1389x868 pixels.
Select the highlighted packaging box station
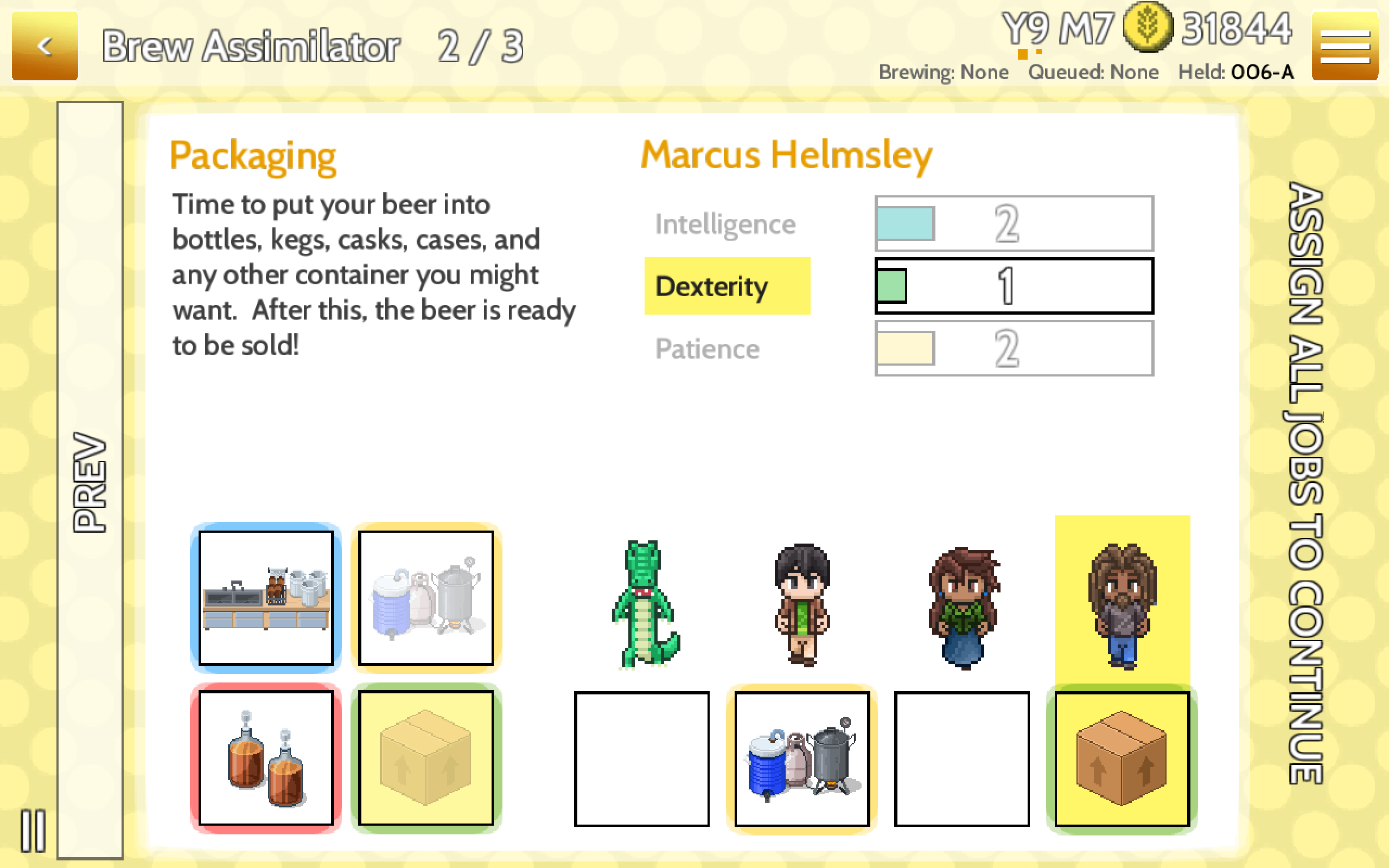click(426, 757)
